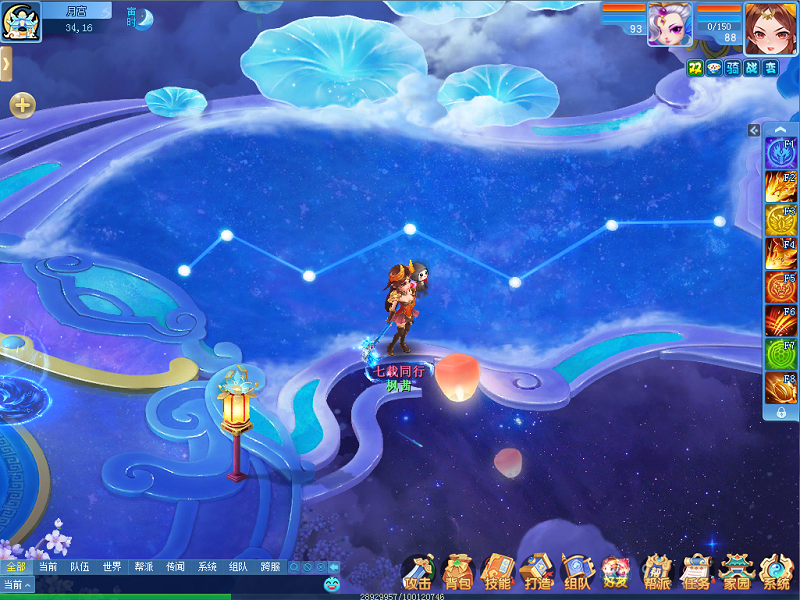Open the 帮派 guild menu
Screen dimensions: 800x600
657,573
